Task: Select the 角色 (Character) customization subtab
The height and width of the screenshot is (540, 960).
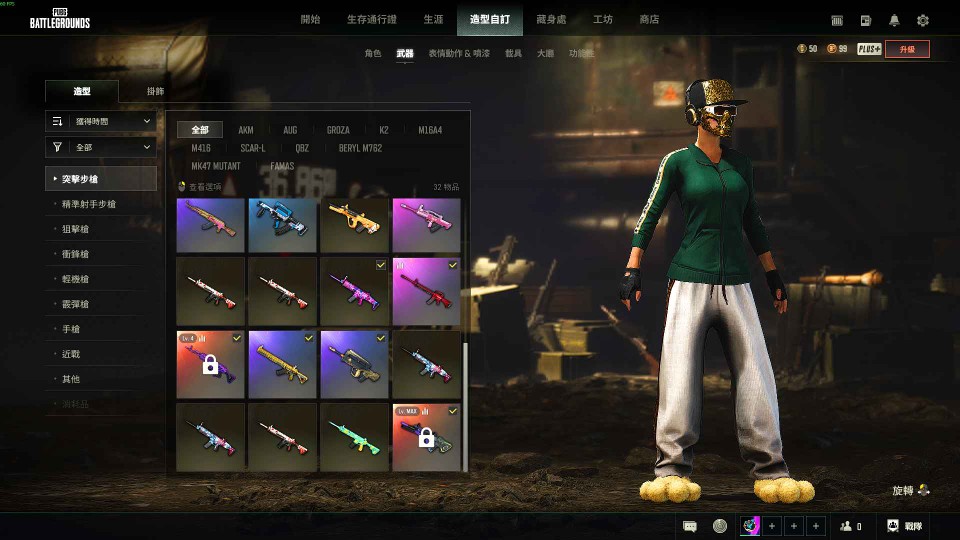Action: pyautogui.click(x=373, y=53)
